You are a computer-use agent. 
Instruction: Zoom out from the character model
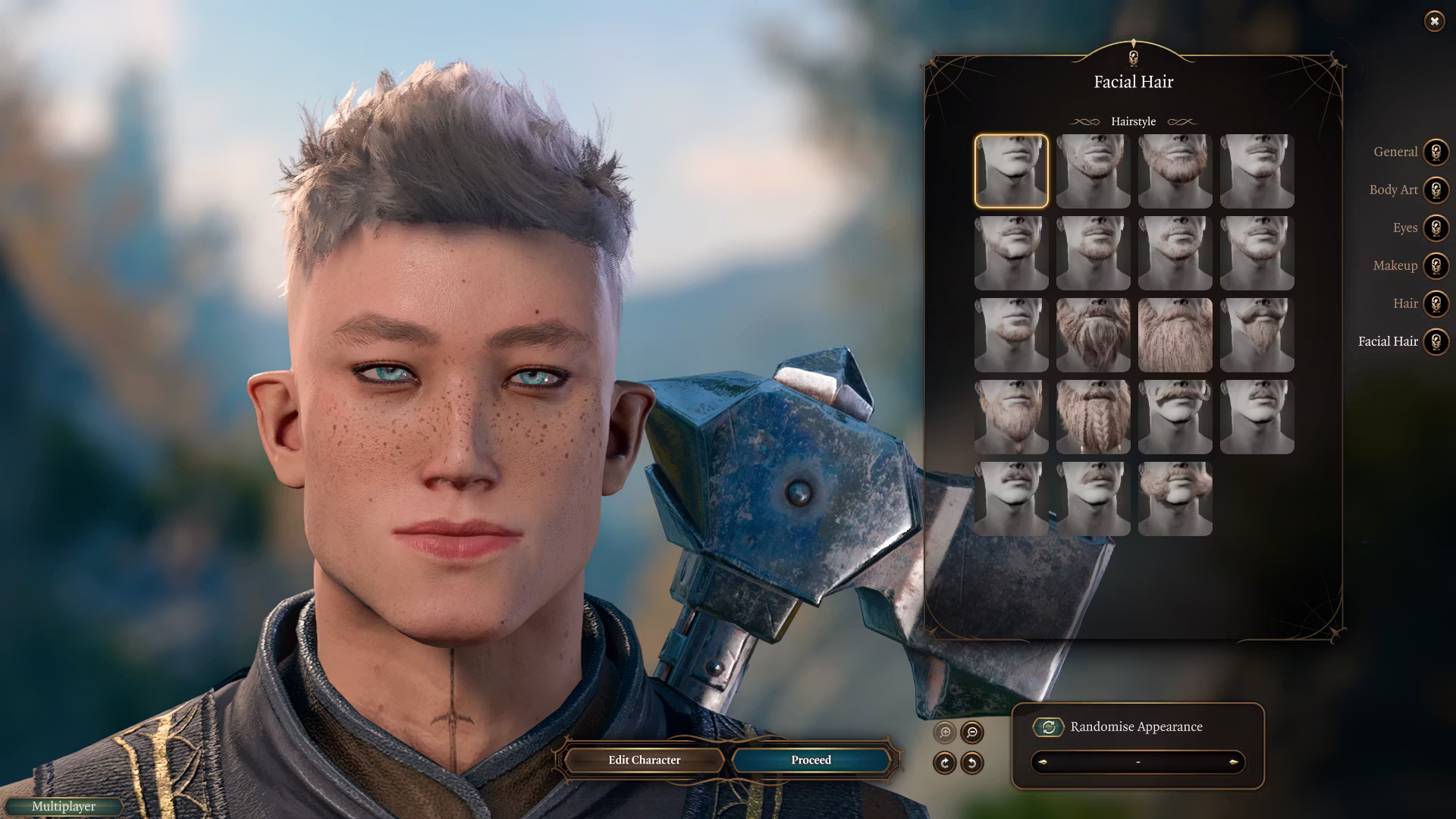pyautogui.click(x=971, y=733)
